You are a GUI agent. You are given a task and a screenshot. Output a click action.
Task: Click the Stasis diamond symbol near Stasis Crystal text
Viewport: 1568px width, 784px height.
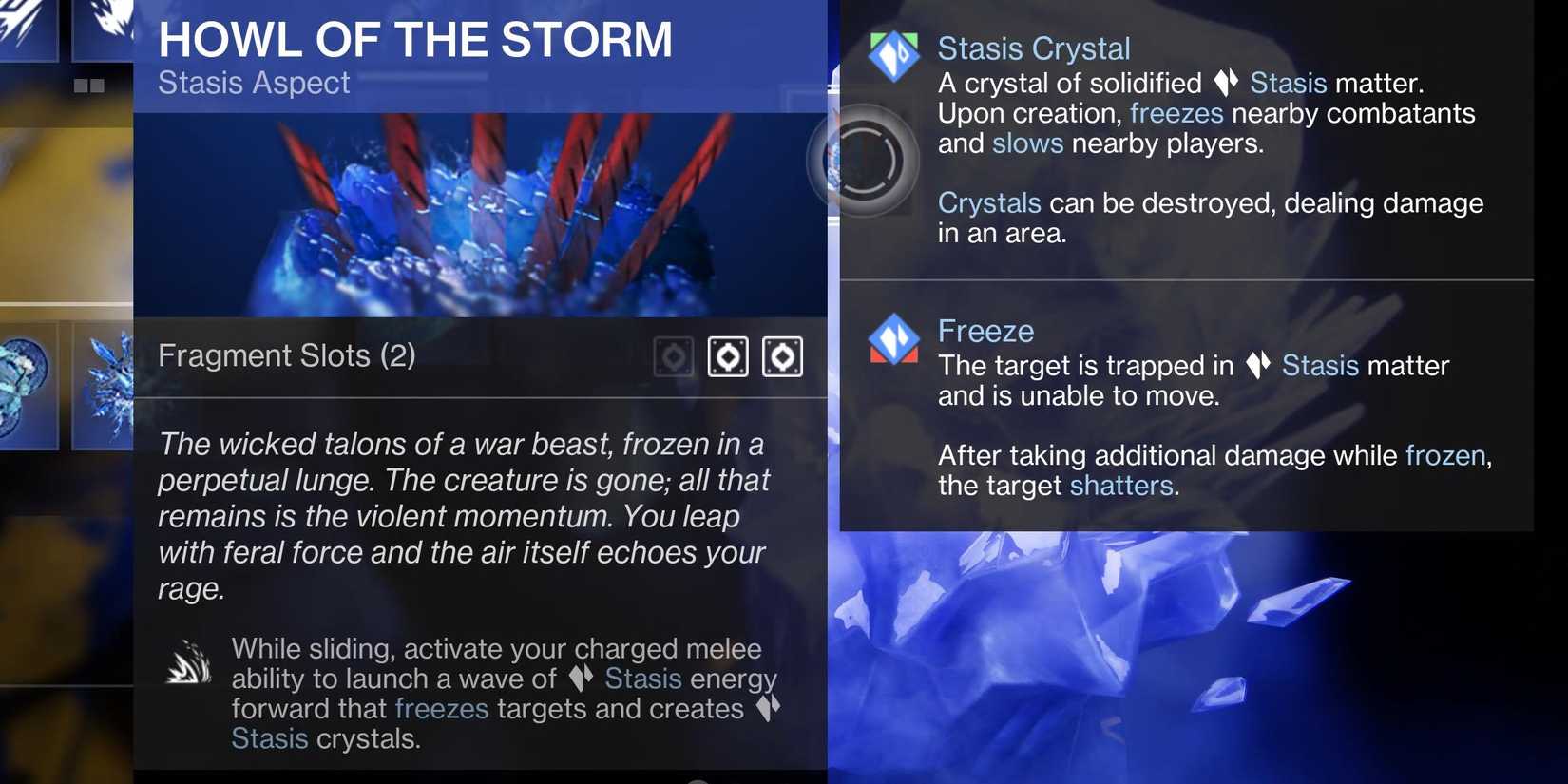pos(1226,84)
